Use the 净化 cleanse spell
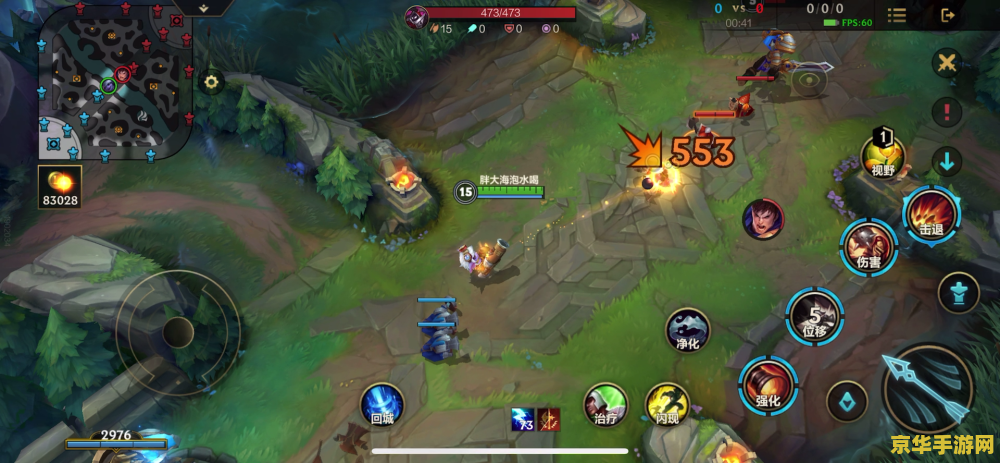The width and height of the screenshot is (1000, 463). click(688, 330)
